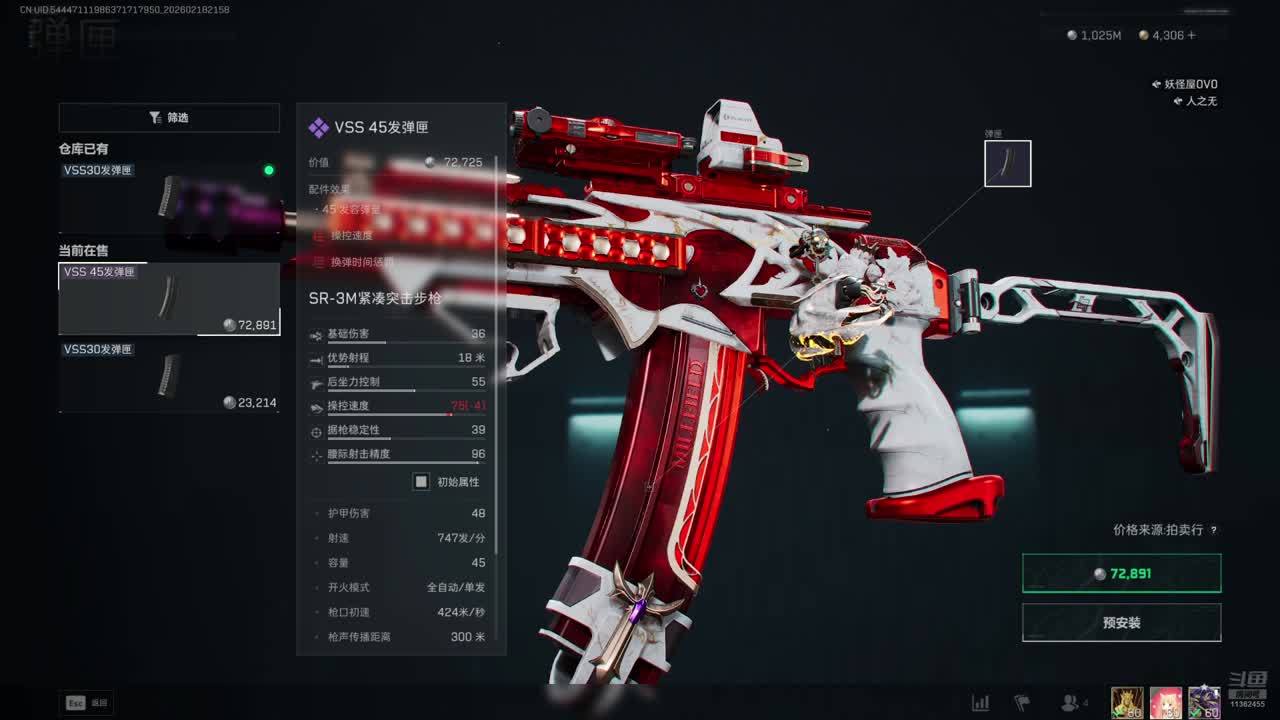This screenshot has width=1280, height=720.
Task: Select the 弹匣 magazine slot on the weapon
Action: coord(1007,164)
